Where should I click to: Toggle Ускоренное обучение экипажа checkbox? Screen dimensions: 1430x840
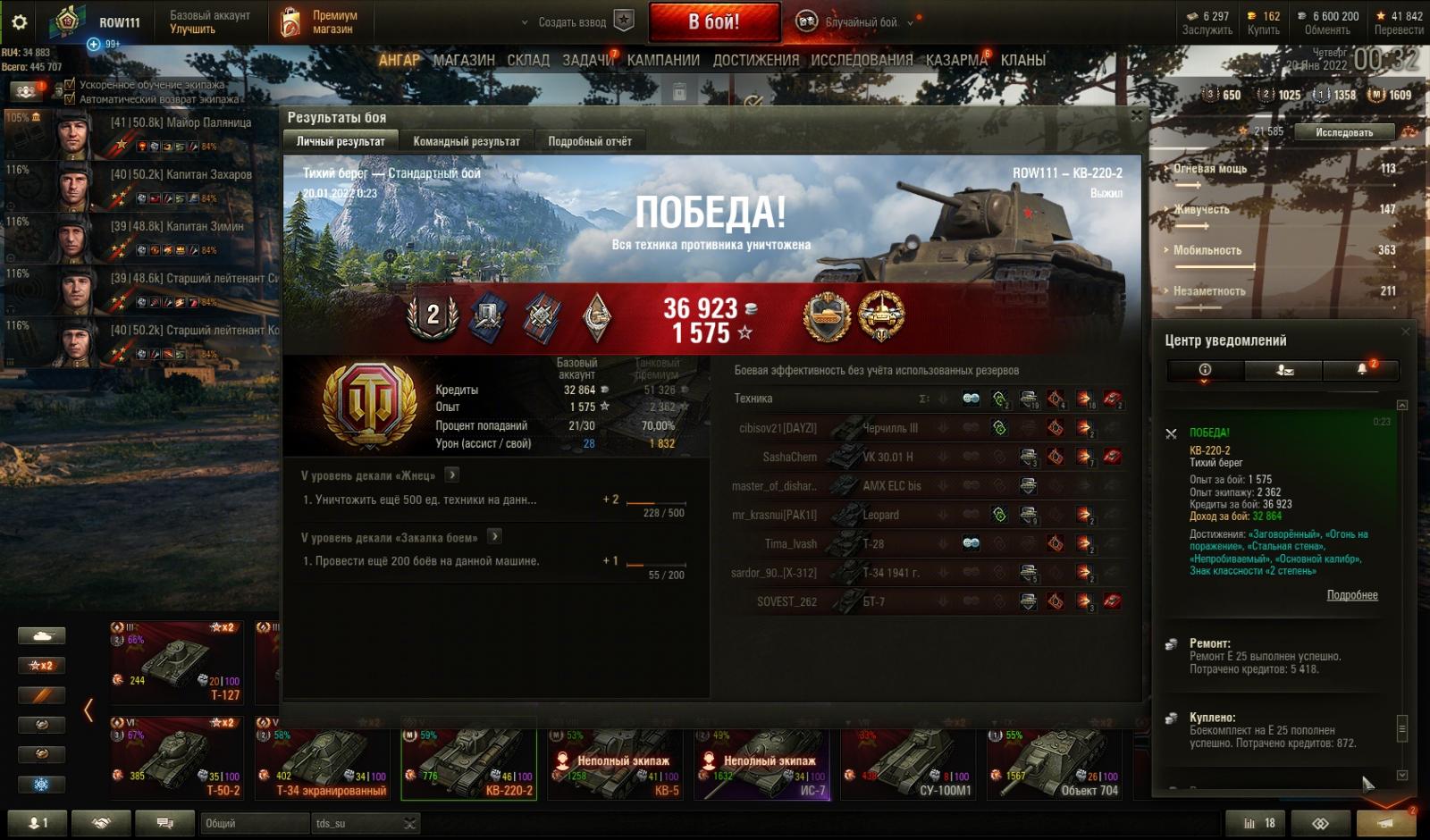coord(70,86)
